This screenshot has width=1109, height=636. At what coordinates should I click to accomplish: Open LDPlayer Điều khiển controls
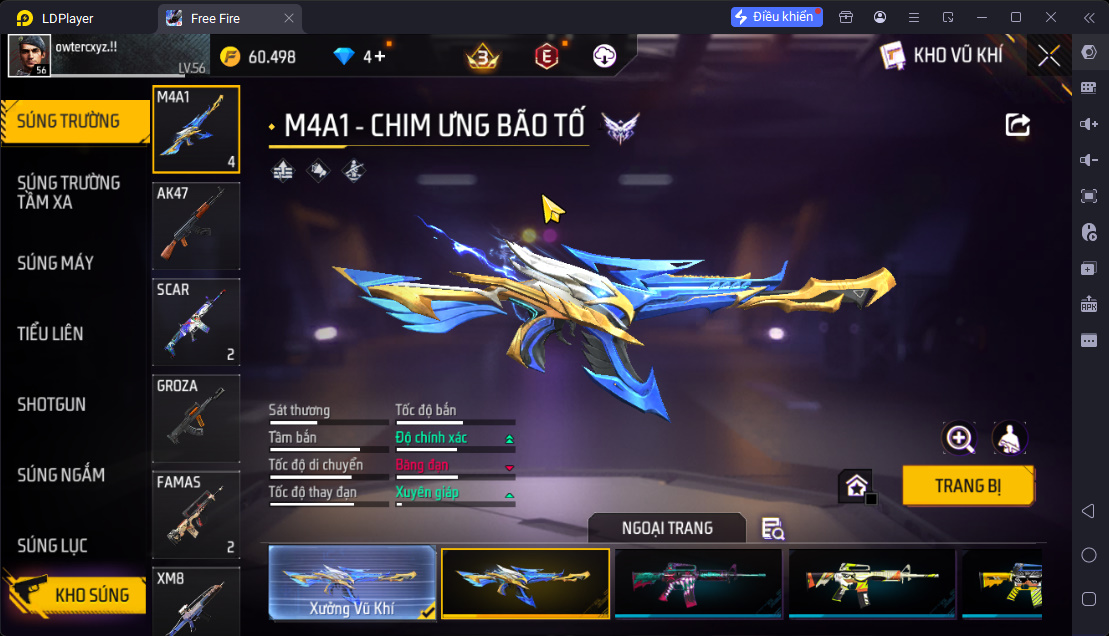point(776,17)
